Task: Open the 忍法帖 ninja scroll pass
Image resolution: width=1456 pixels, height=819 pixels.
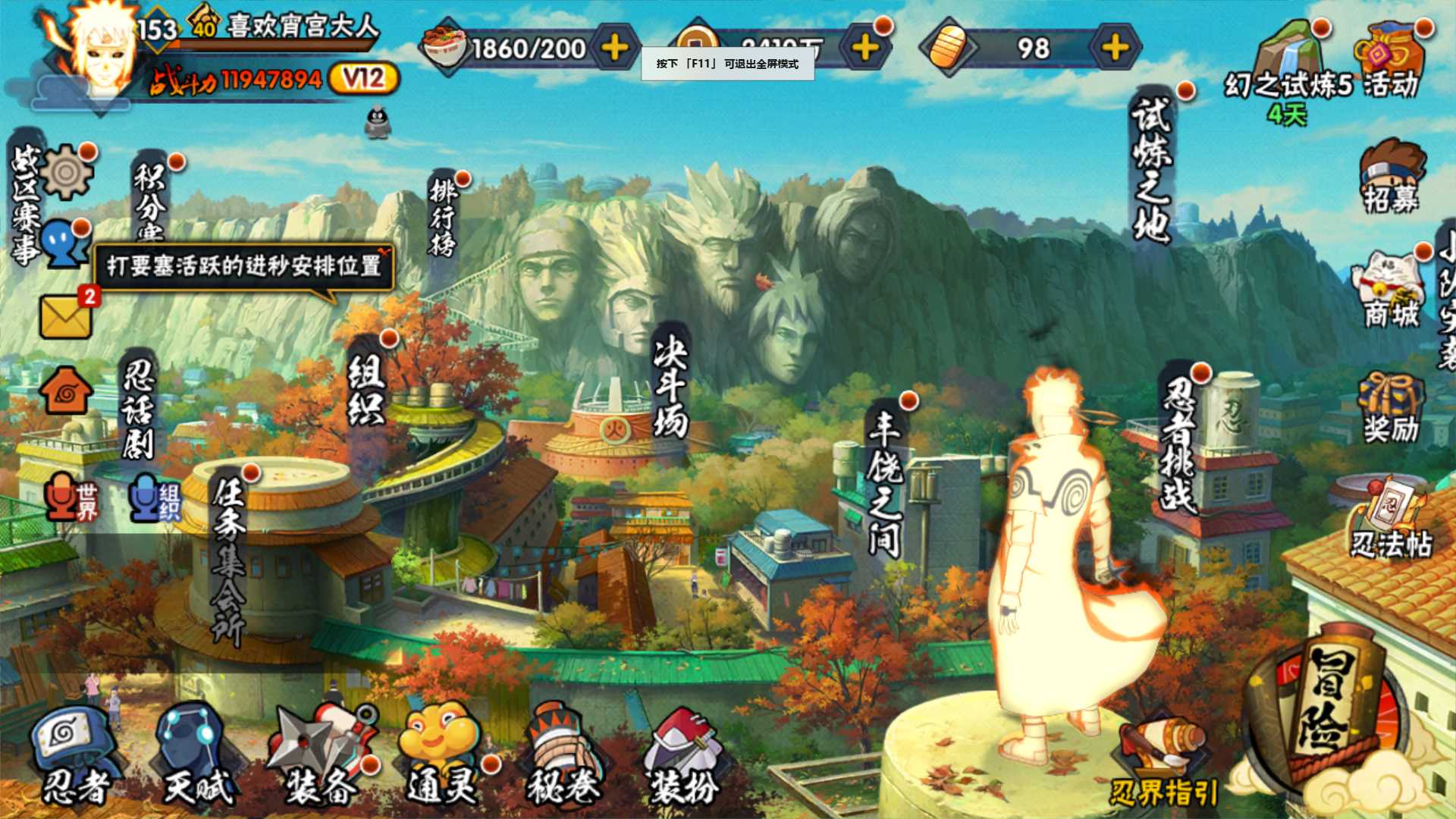Action: (1392, 519)
